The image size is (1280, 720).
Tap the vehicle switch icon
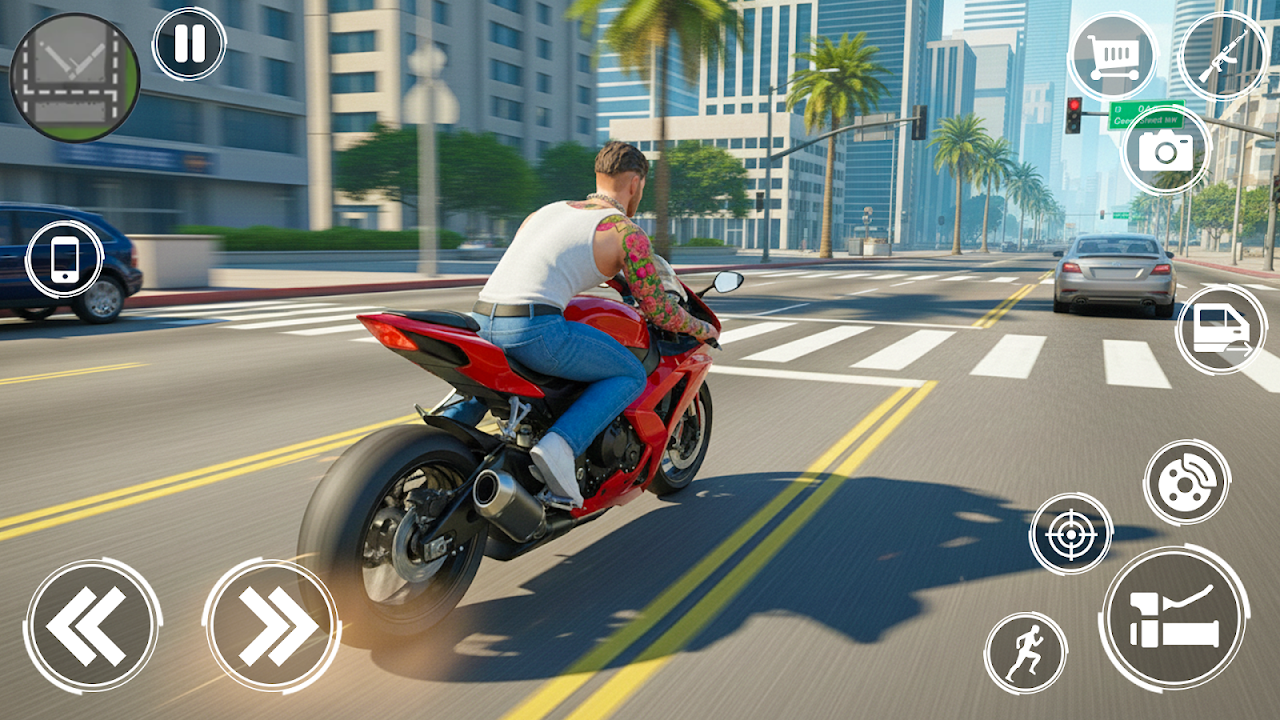(x=1220, y=329)
